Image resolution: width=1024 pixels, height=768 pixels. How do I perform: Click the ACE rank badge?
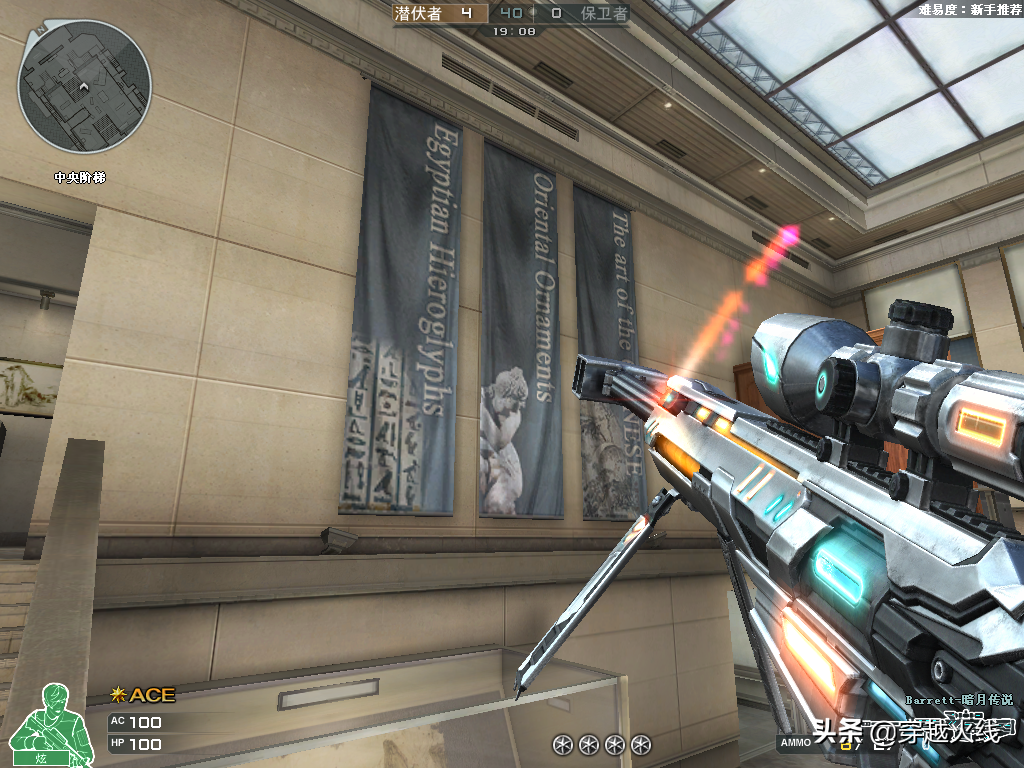(x=143, y=695)
